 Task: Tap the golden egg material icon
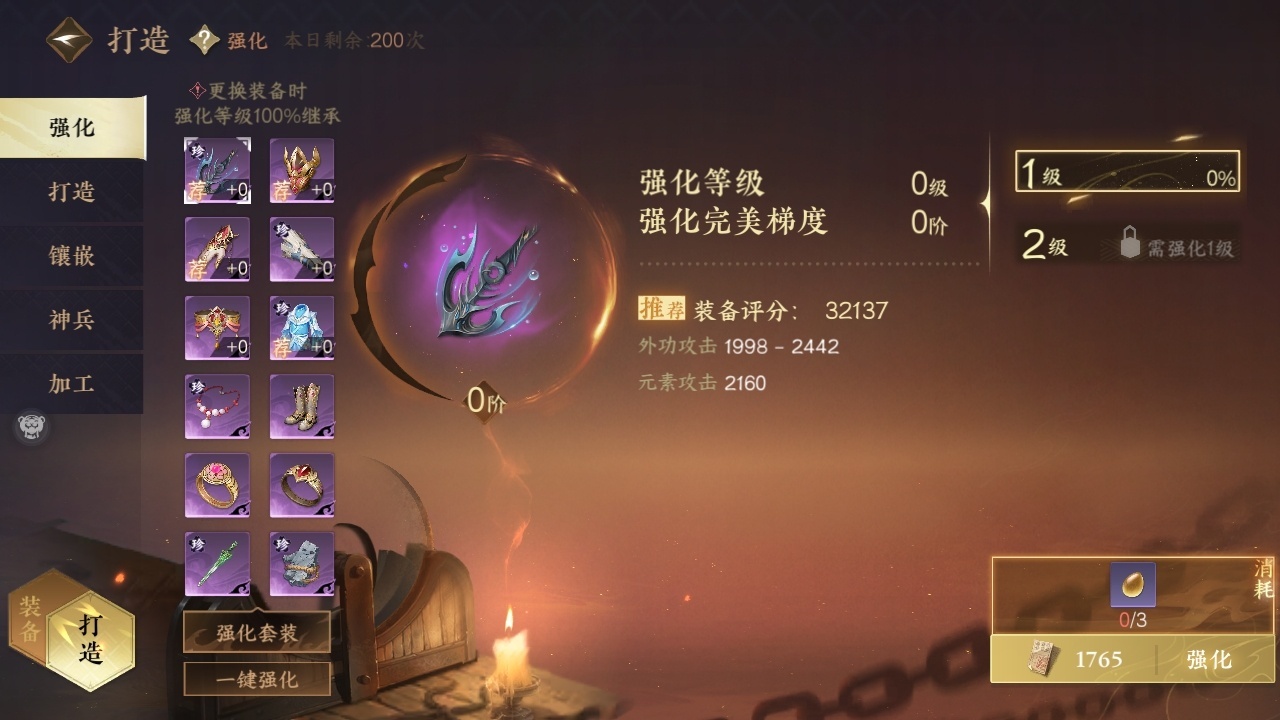click(x=1133, y=585)
